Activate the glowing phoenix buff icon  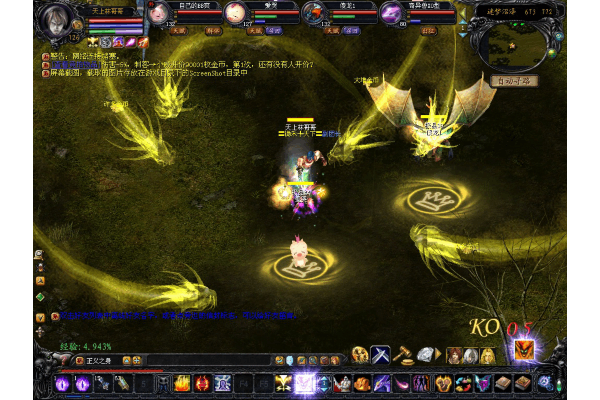coord(524,349)
